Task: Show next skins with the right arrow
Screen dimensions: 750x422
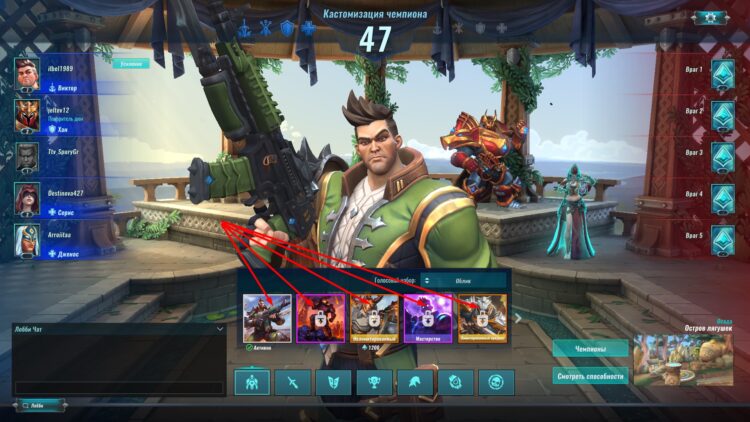Action: (x=517, y=318)
